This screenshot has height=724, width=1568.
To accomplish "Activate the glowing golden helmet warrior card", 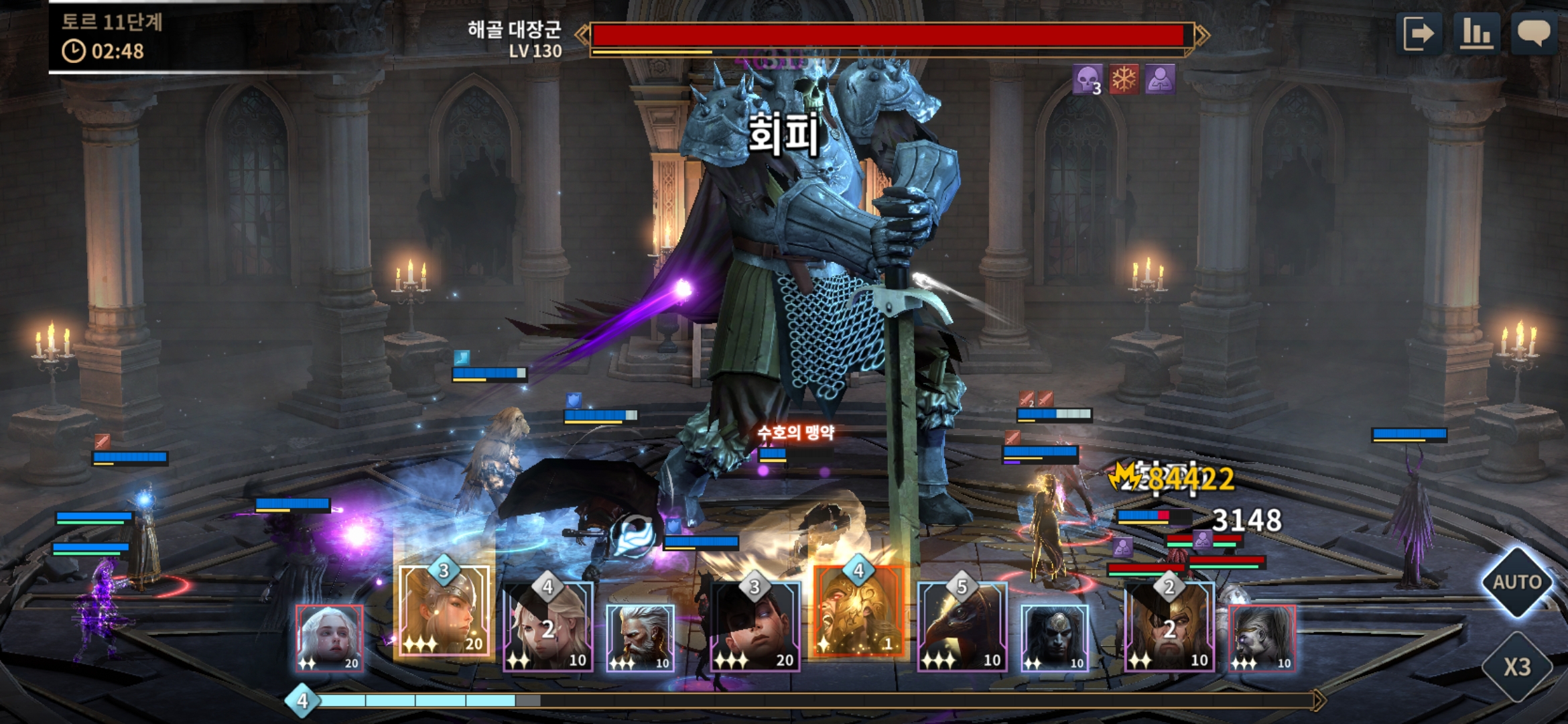I will pyautogui.click(x=858, y=610).
